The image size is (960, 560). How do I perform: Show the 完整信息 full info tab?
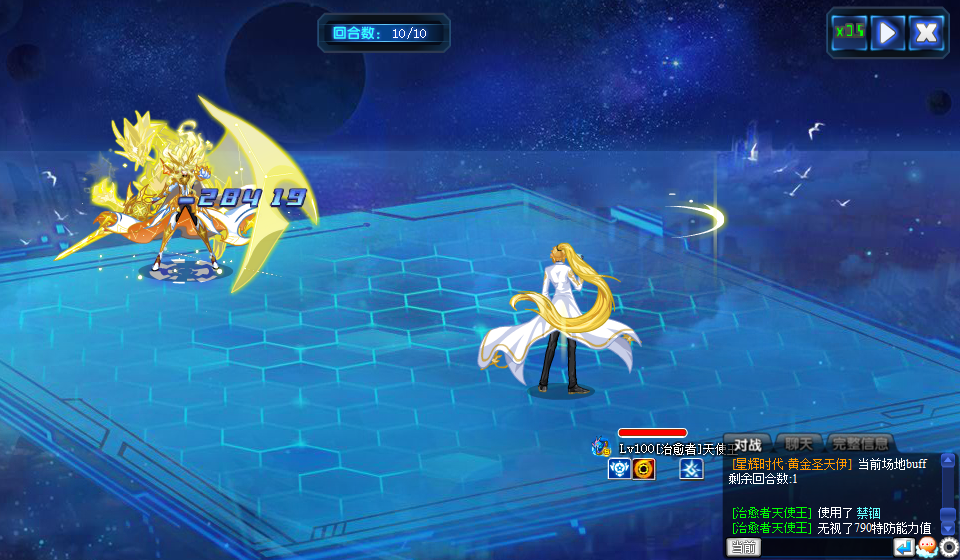pos(859,444)
